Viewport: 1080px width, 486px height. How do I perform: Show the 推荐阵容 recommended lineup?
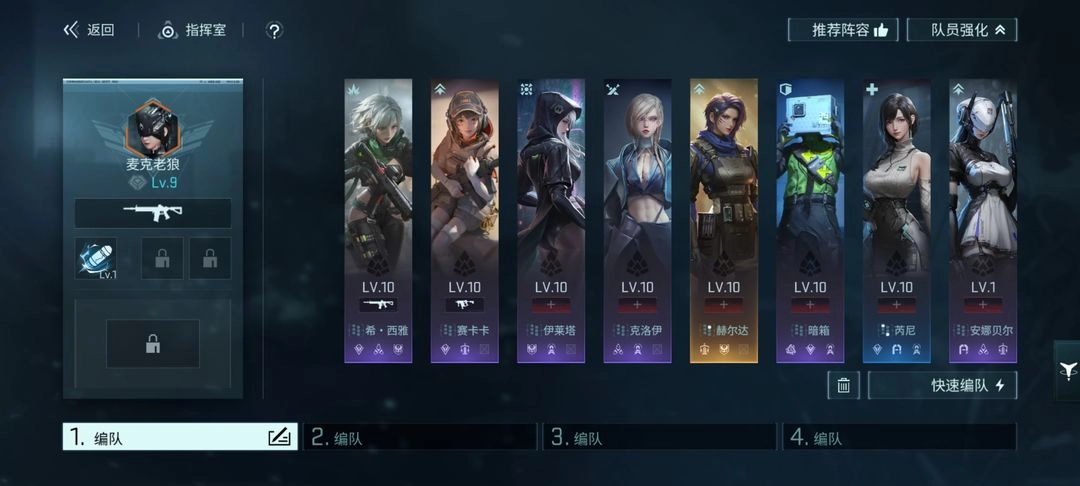pyautogui.click(x=843, y=30)
